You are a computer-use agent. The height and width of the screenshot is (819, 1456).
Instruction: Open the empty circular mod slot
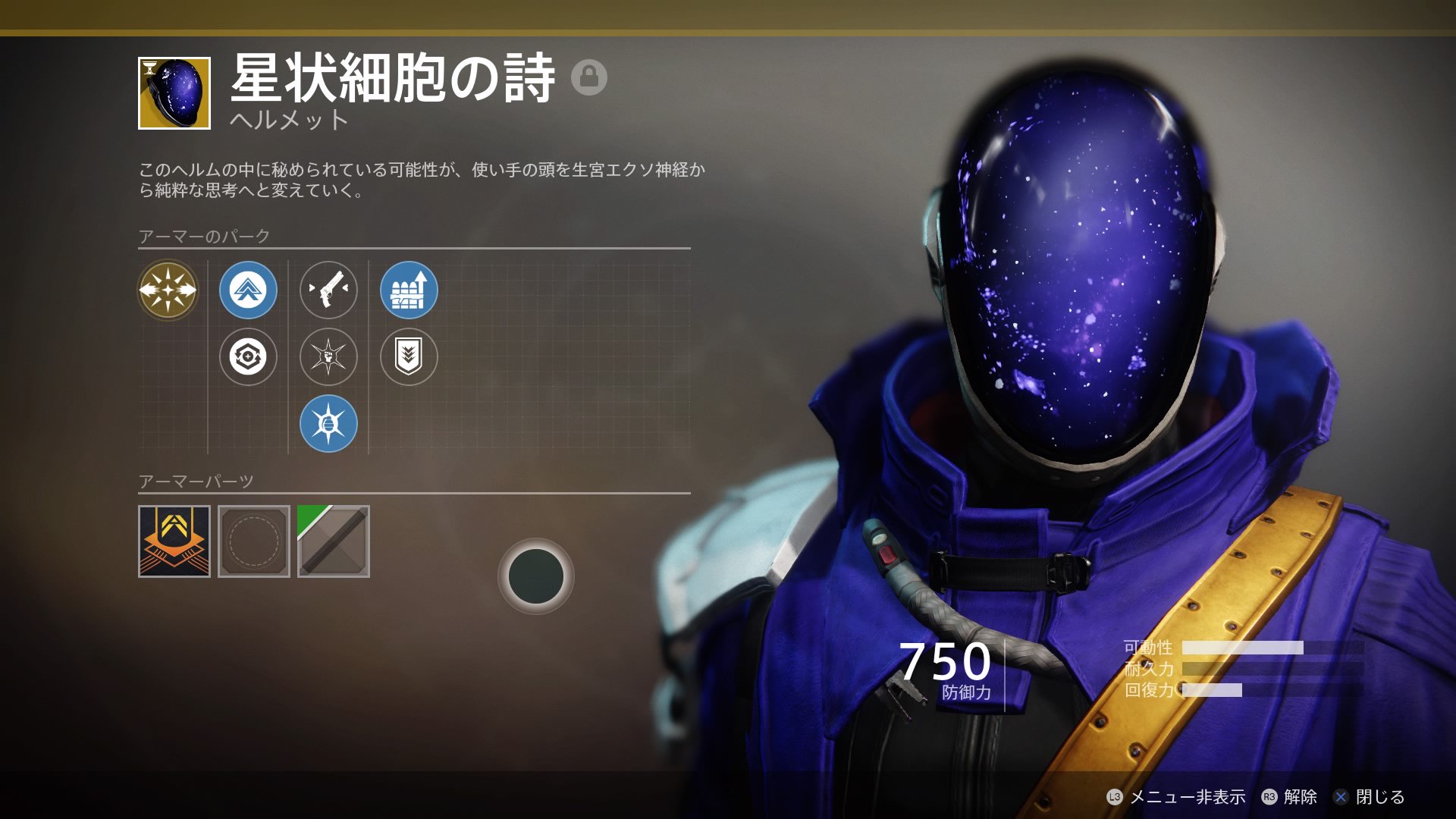(254, 541)
